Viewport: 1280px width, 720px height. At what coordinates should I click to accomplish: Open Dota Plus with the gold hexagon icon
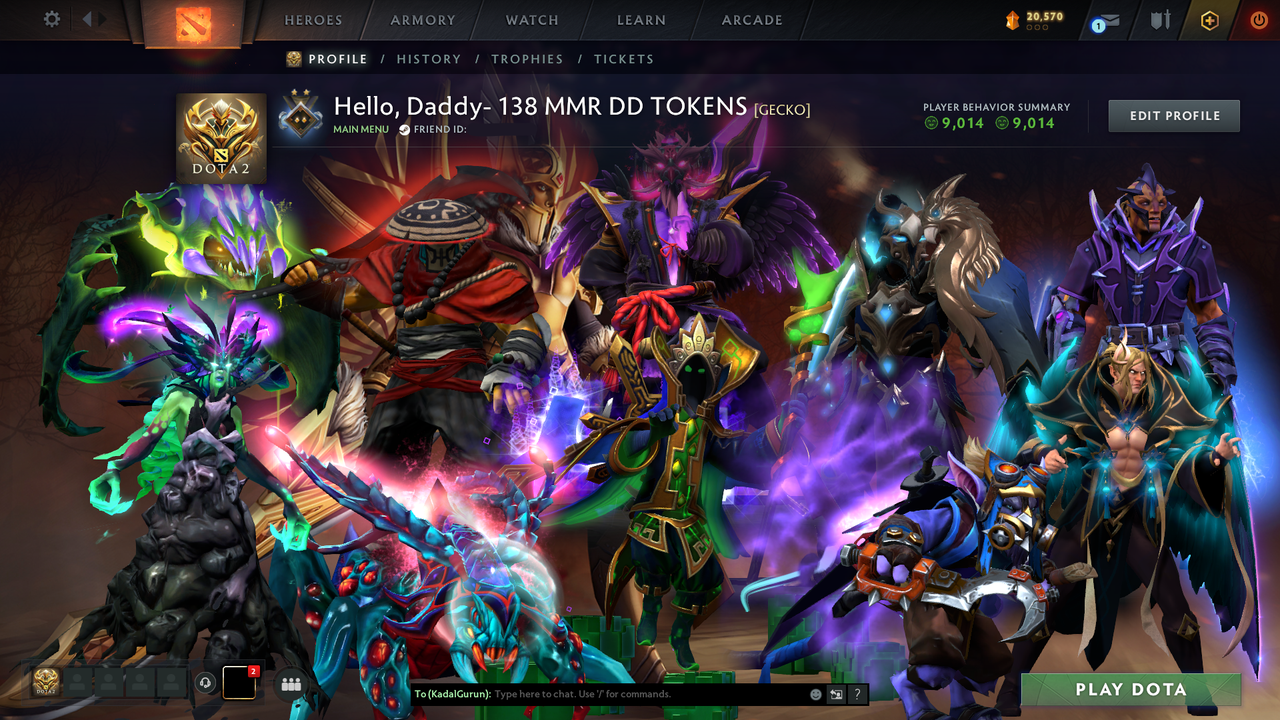[1208, 20]
